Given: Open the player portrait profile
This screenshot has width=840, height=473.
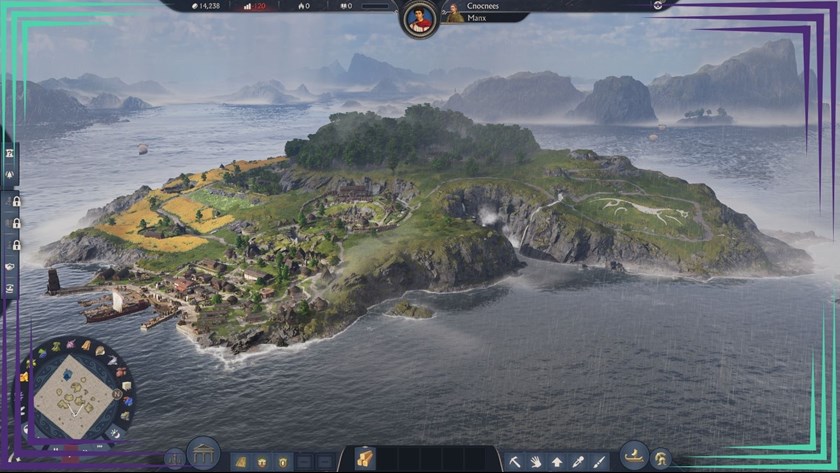Looking at the screenshot, I should (x=421, y=19).
